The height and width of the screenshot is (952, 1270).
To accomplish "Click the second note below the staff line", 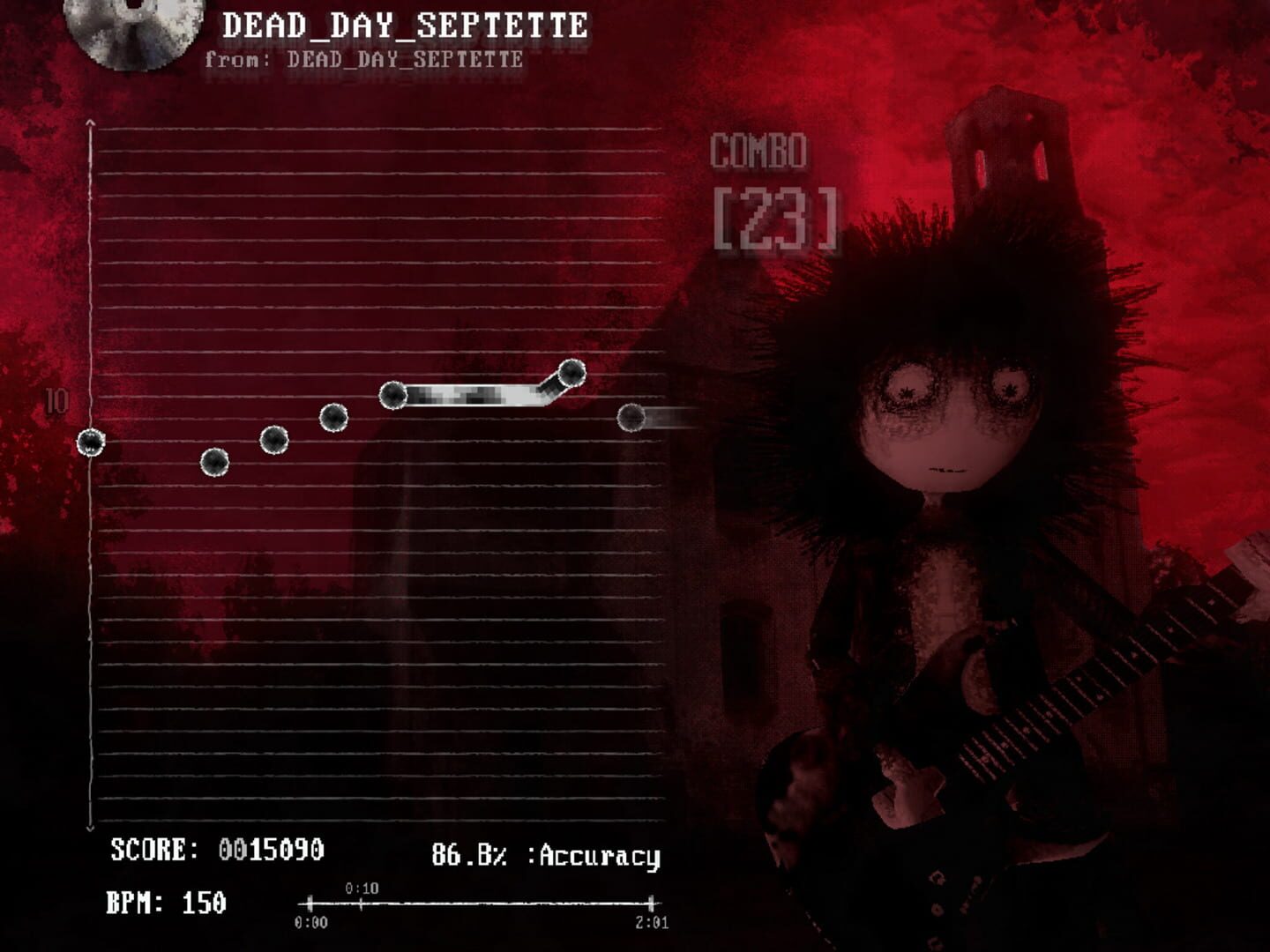I will pos(215,462).
